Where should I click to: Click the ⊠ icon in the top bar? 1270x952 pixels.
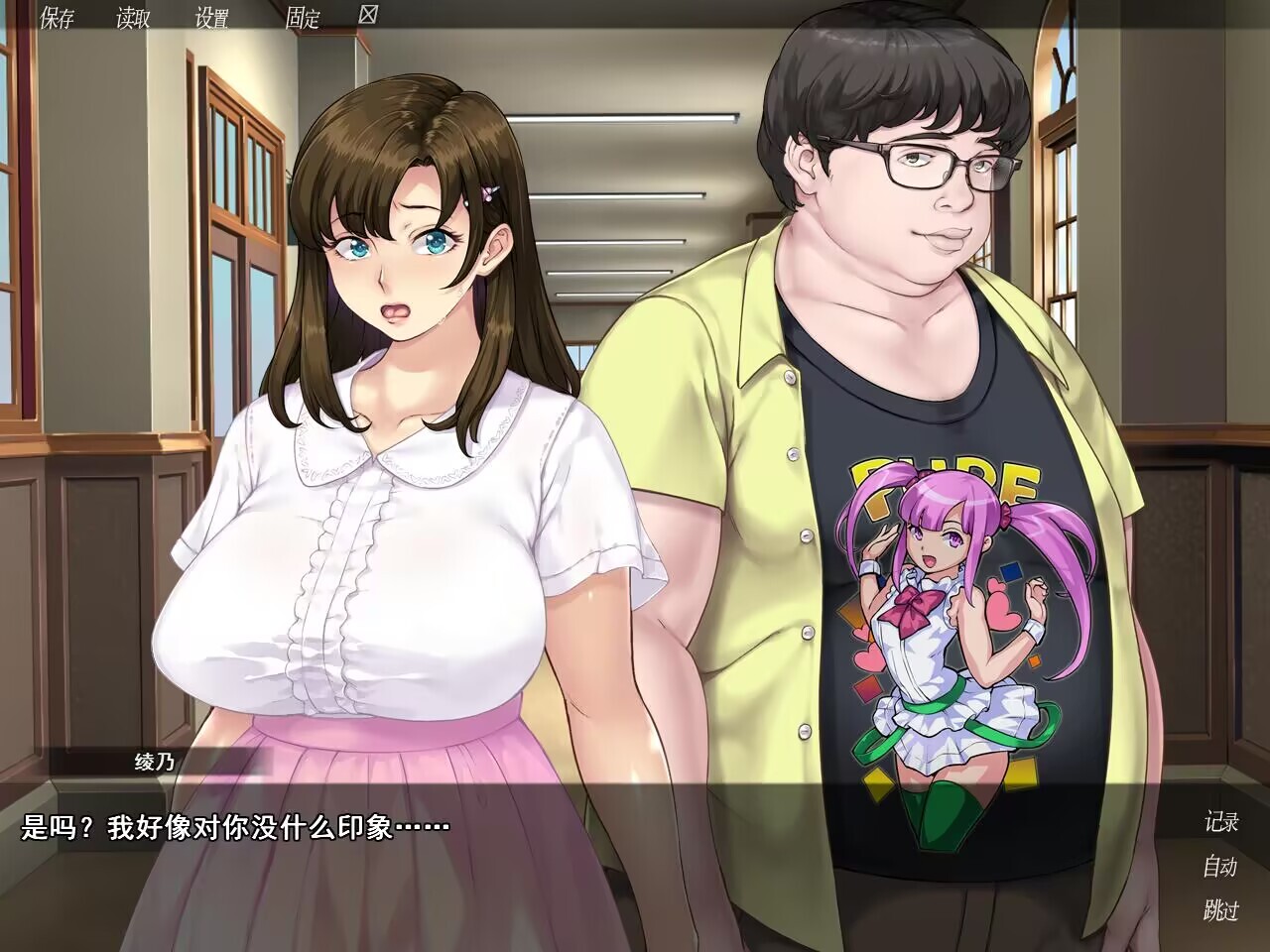(368, 15)
